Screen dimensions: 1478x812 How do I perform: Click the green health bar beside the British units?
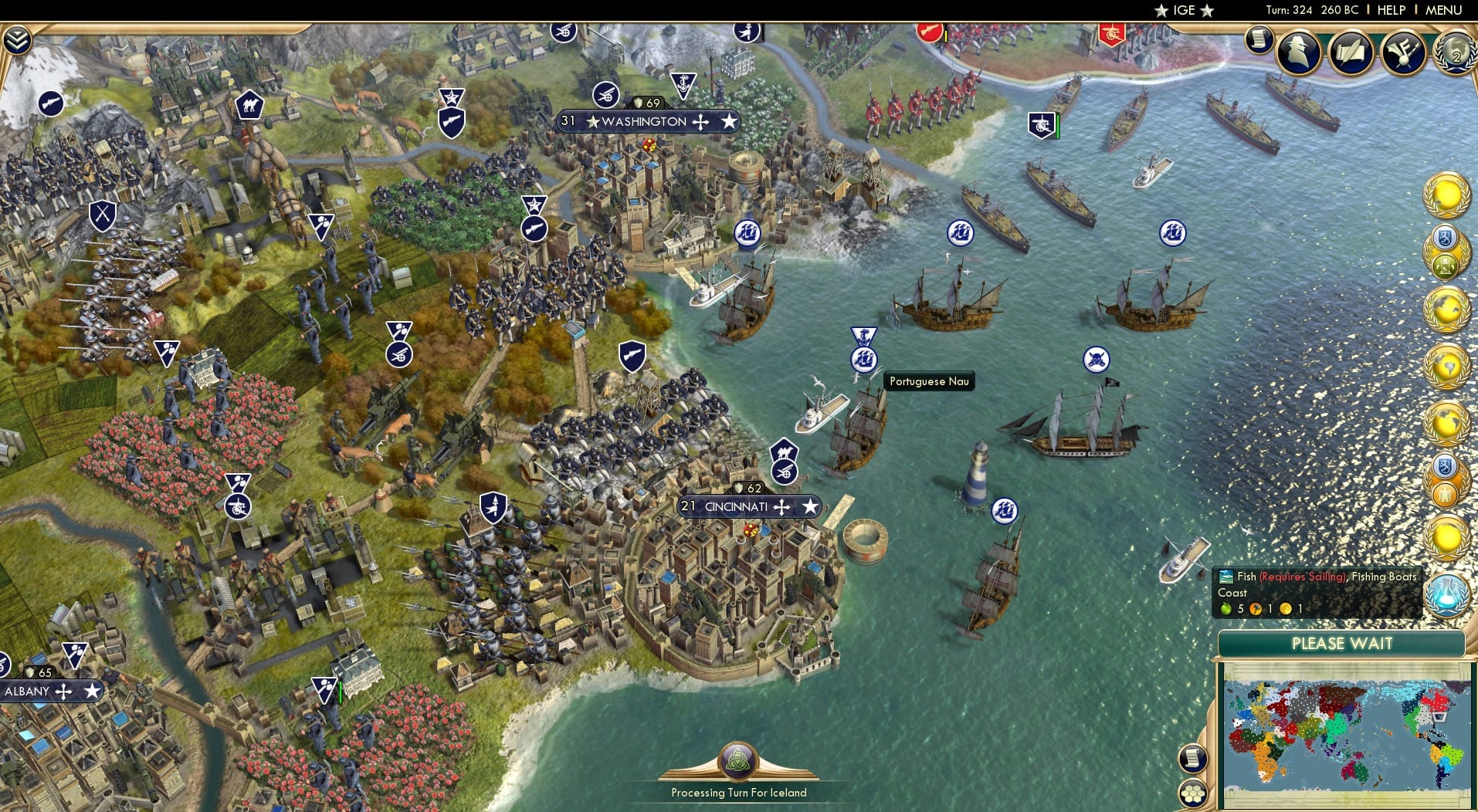pyautogui.click(x=1058, y=127)
